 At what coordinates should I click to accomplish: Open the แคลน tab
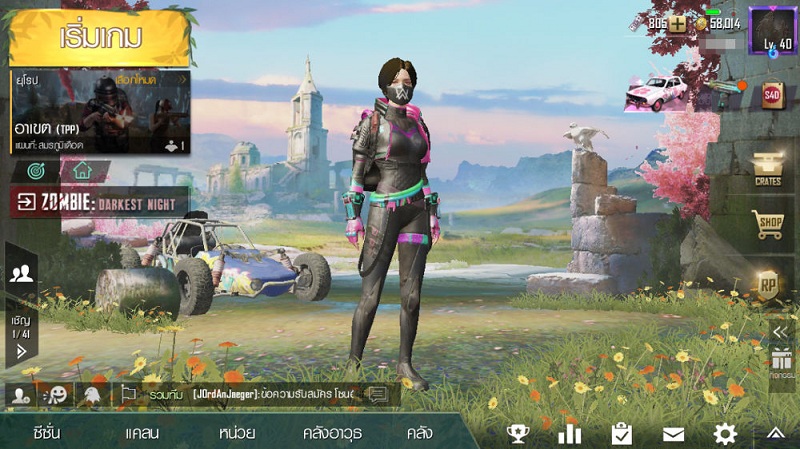[x=142, y=433]
